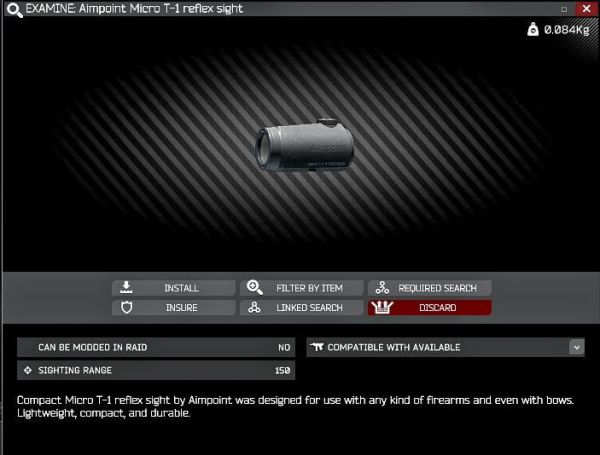The image size is (600, 455).
Task: Expand the Compatible With Available dropdown
Action: pos(576,347)
